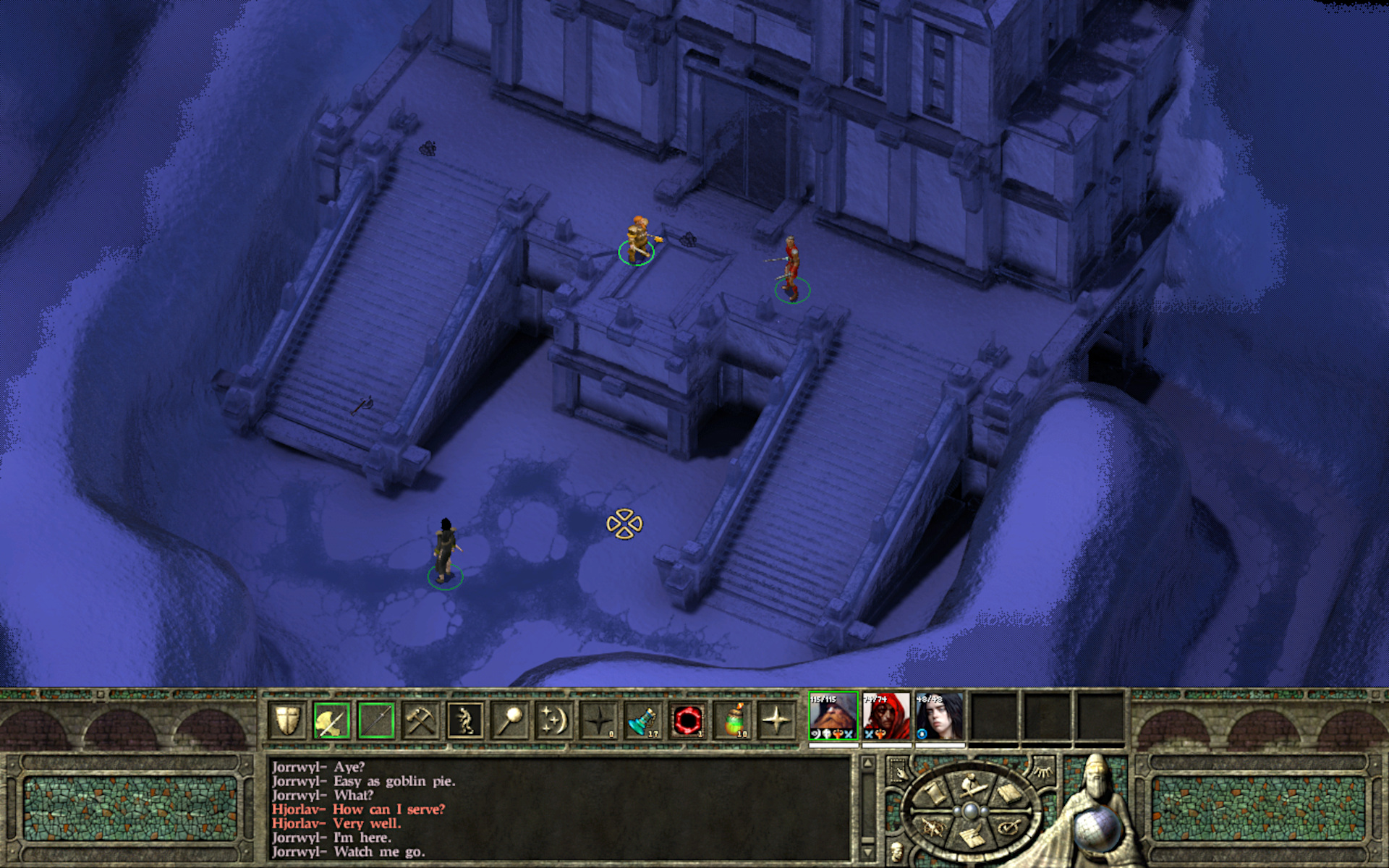
Task: Equip the spear weapon slot
Action: click(x=376, y=720)
